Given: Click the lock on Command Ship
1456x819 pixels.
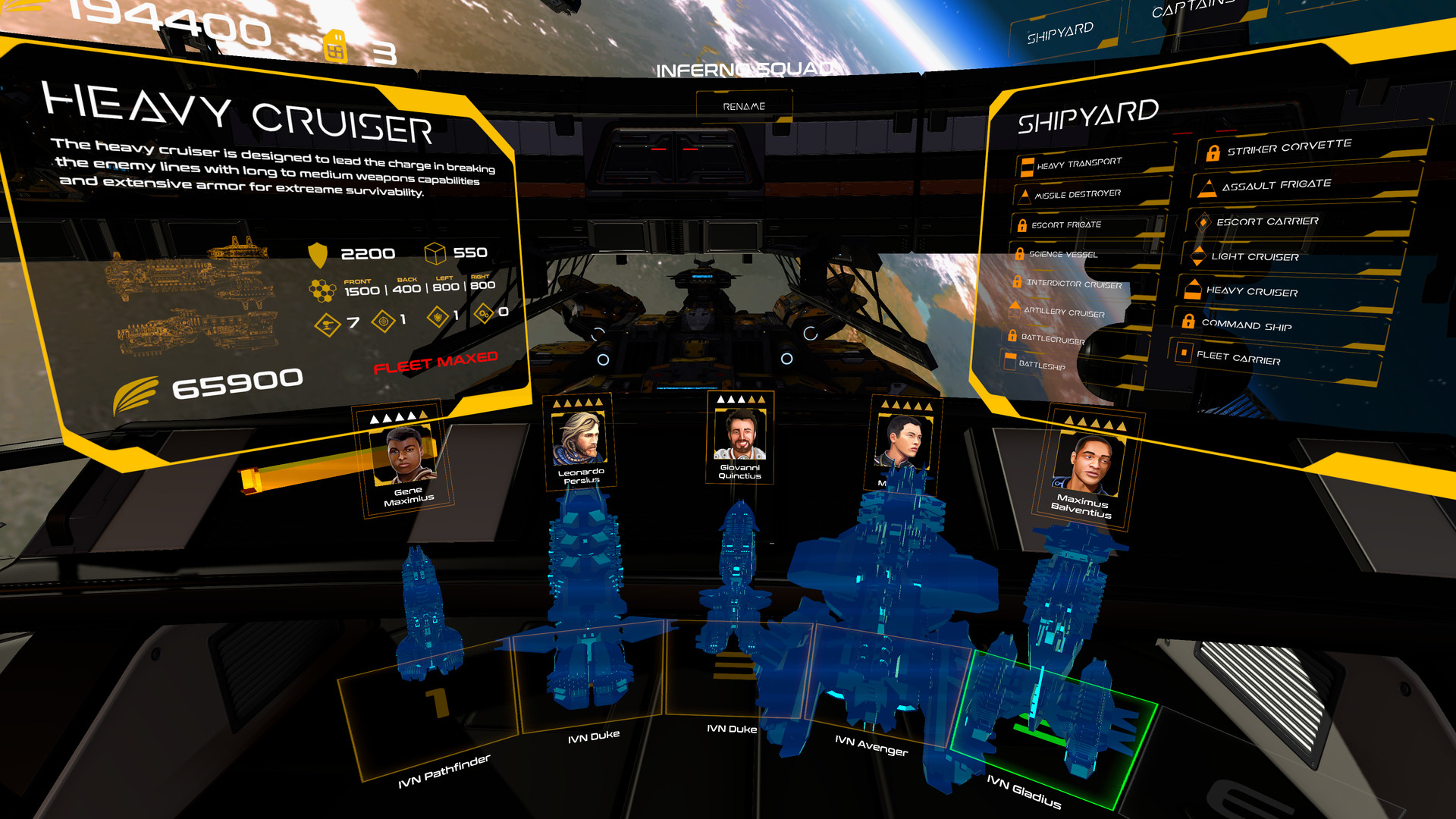Looking at the screenshot, I should (1188, 322).
